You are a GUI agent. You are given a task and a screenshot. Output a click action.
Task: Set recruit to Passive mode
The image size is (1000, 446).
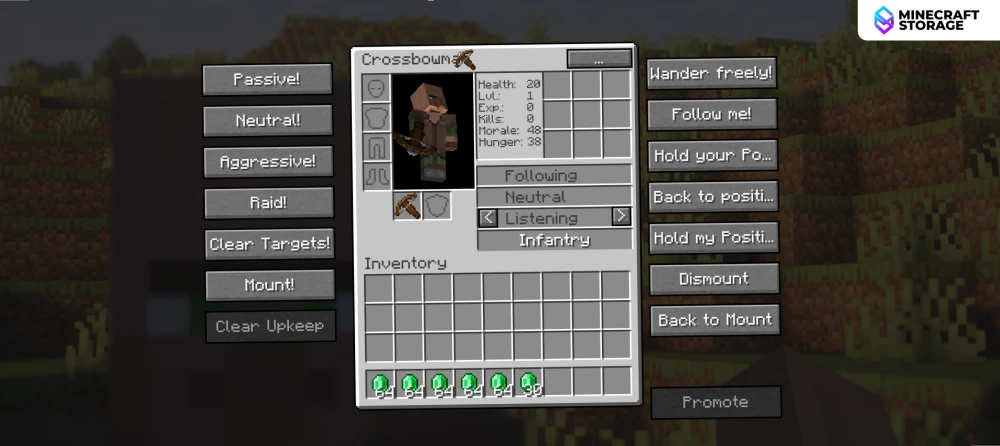point(267,79)
